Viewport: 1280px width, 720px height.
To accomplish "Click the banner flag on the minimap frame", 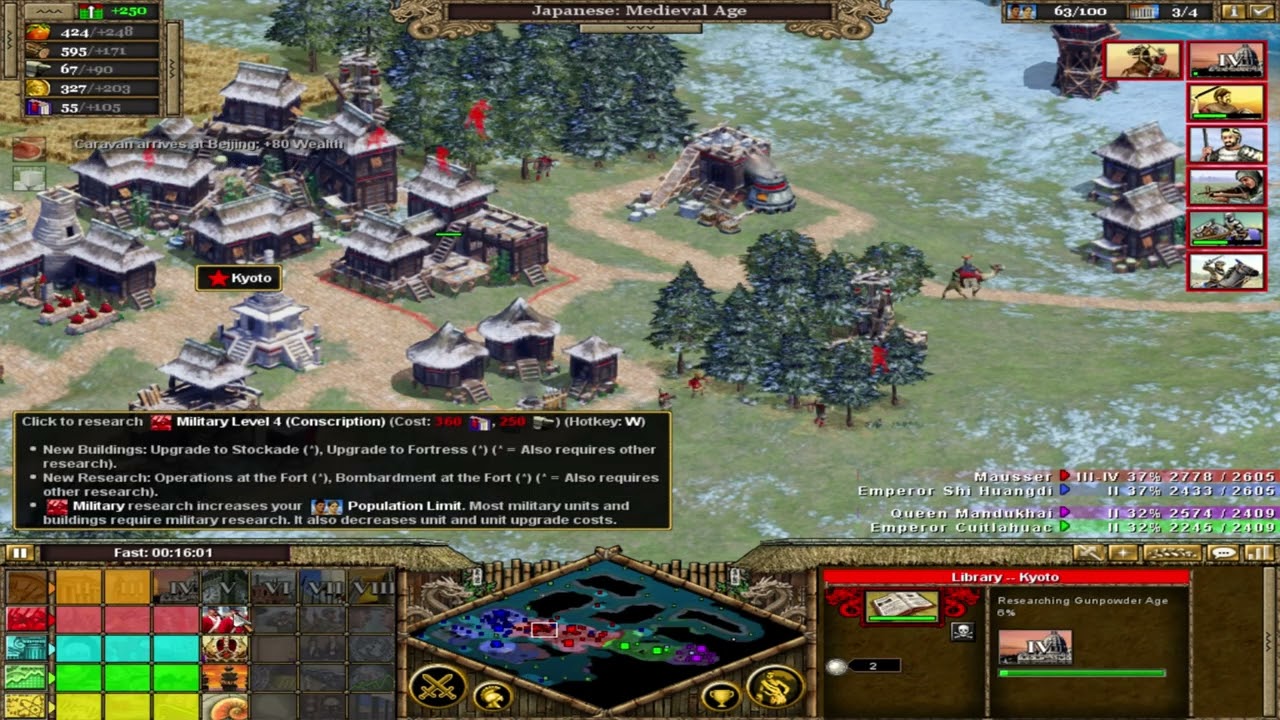I will coord(475,576).
